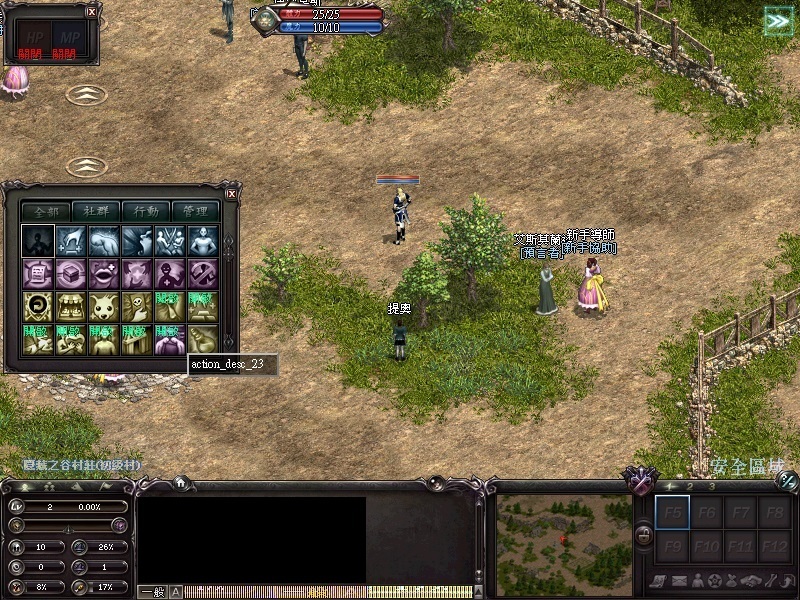Viewport: 800px width, 600px height.
Task: Click the home button above chat
Action: [181, 482]
